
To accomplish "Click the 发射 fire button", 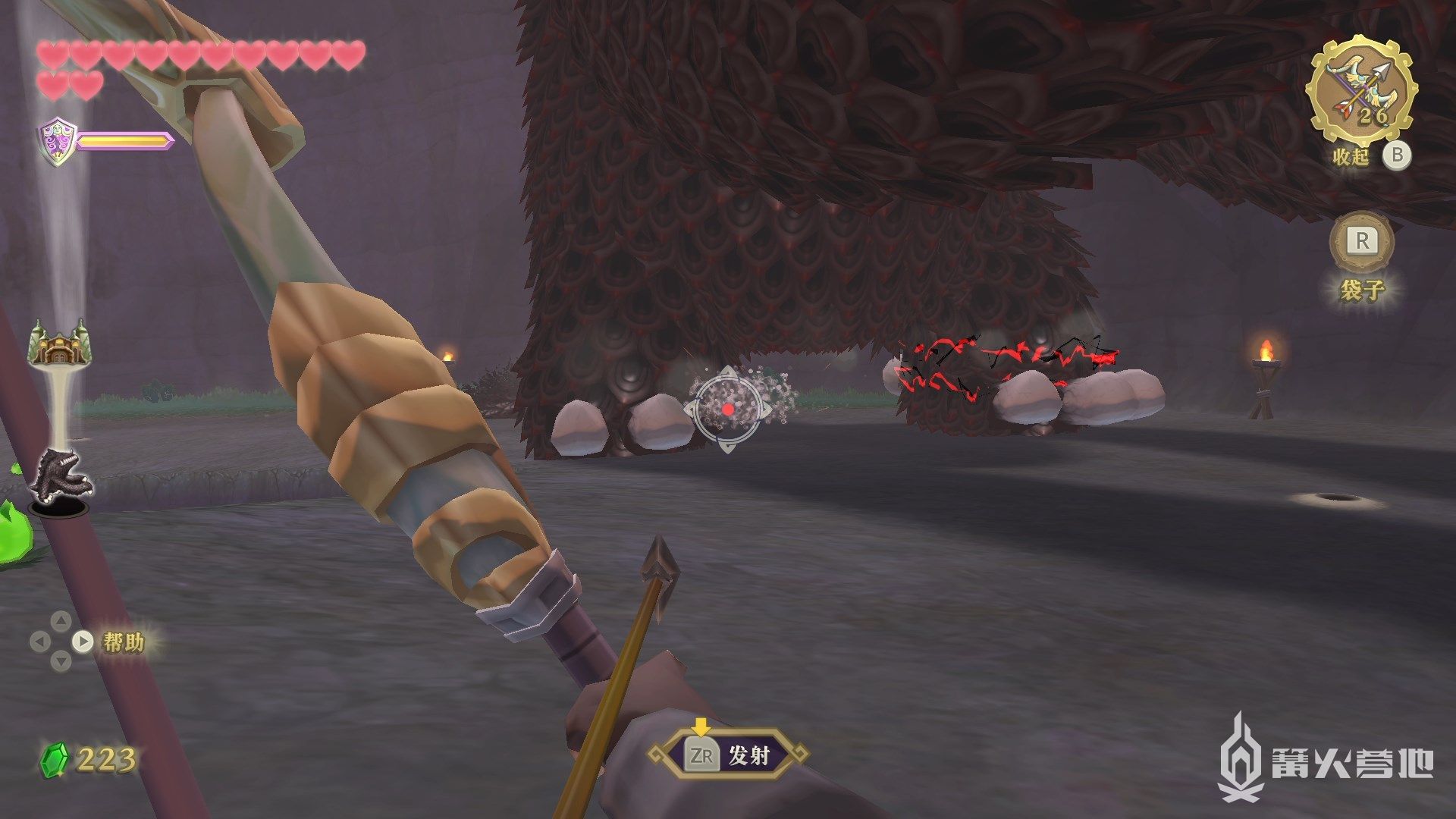I will 729,755.
